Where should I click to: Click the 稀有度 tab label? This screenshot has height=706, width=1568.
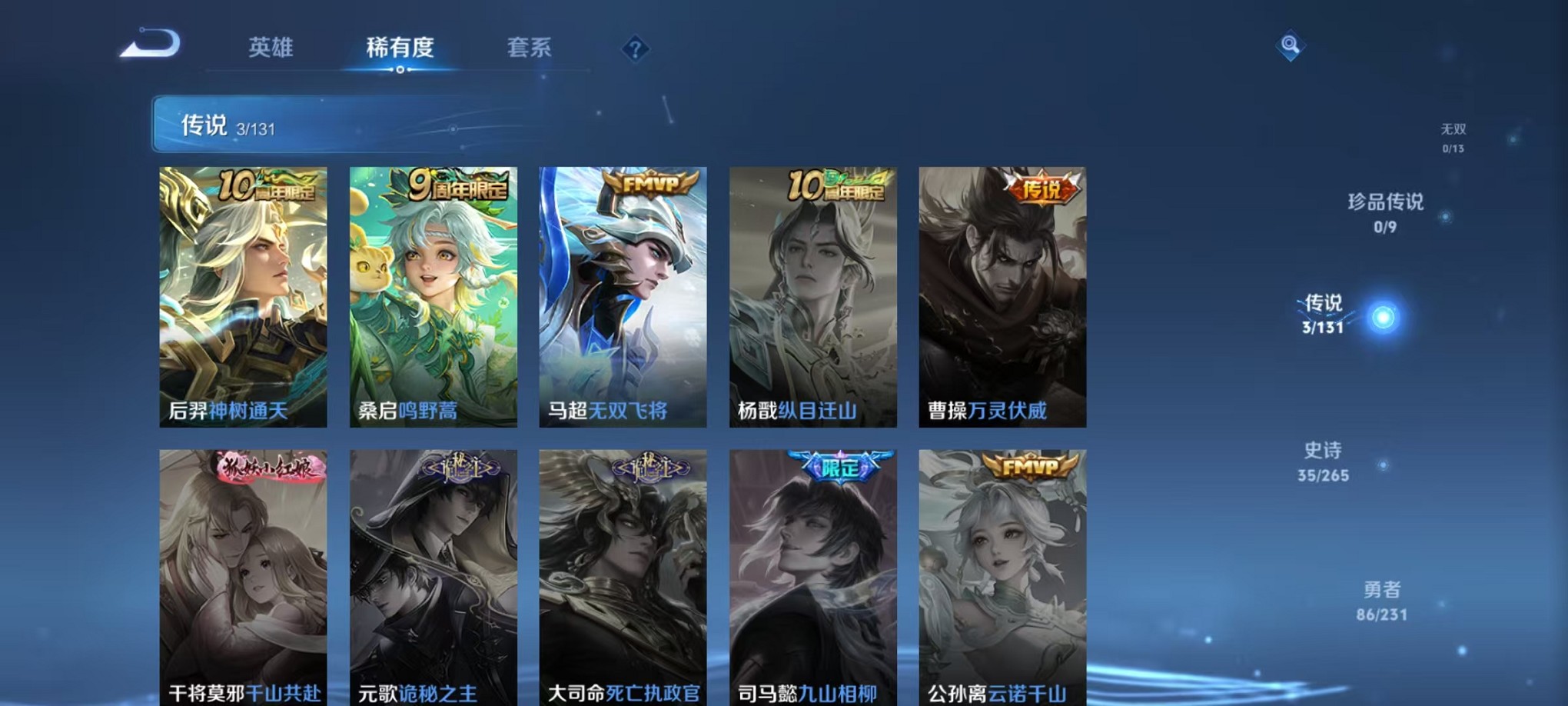coord(399,48)
